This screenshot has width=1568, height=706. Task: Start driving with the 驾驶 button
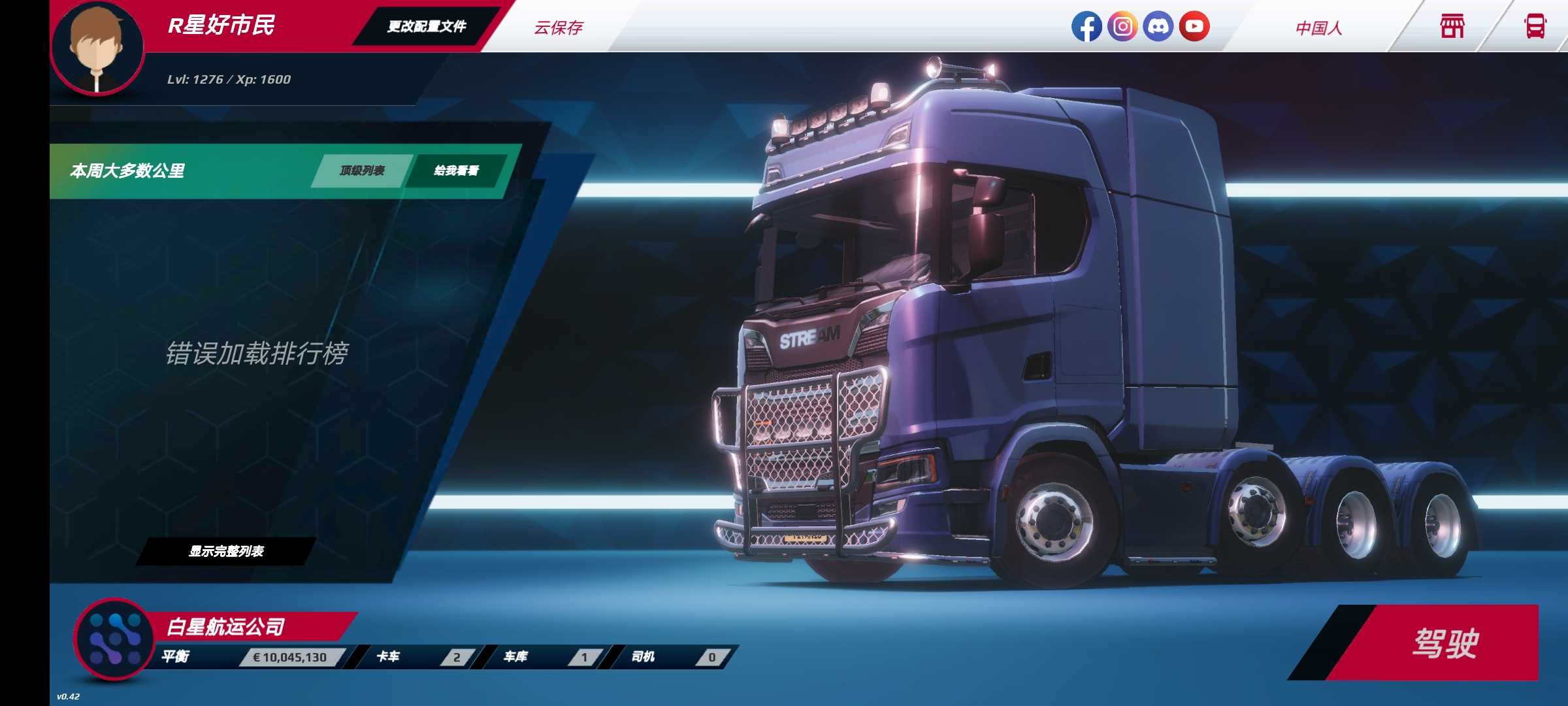tap(1444, 643)
